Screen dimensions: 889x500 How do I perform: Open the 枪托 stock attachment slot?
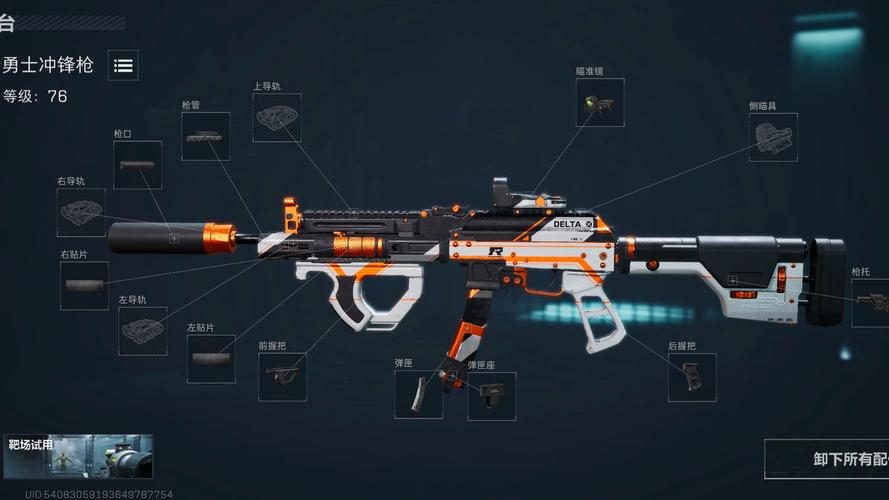pyautogui.click(x=868, y=302)
